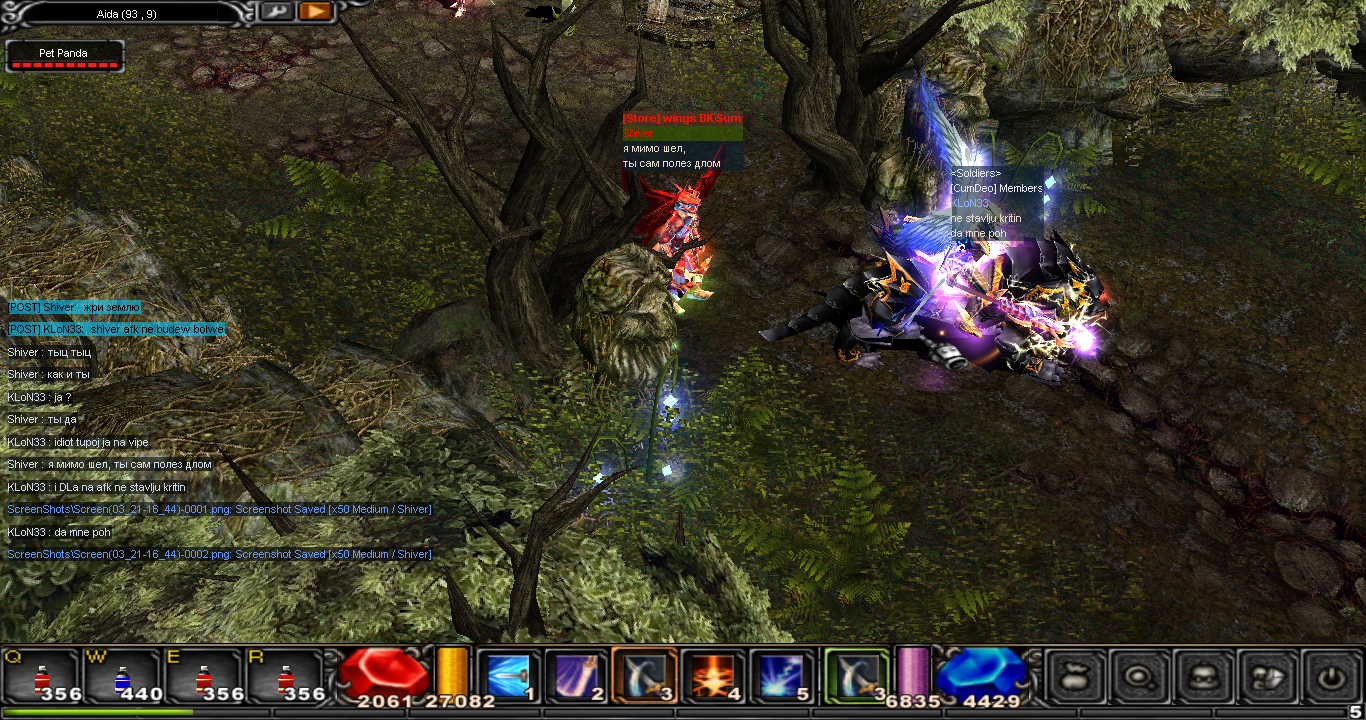This screenshot has width=1366, height=720.
Task: Activate the blue sword thrust skill numbered 1
Action: click(x=508, y=676)
